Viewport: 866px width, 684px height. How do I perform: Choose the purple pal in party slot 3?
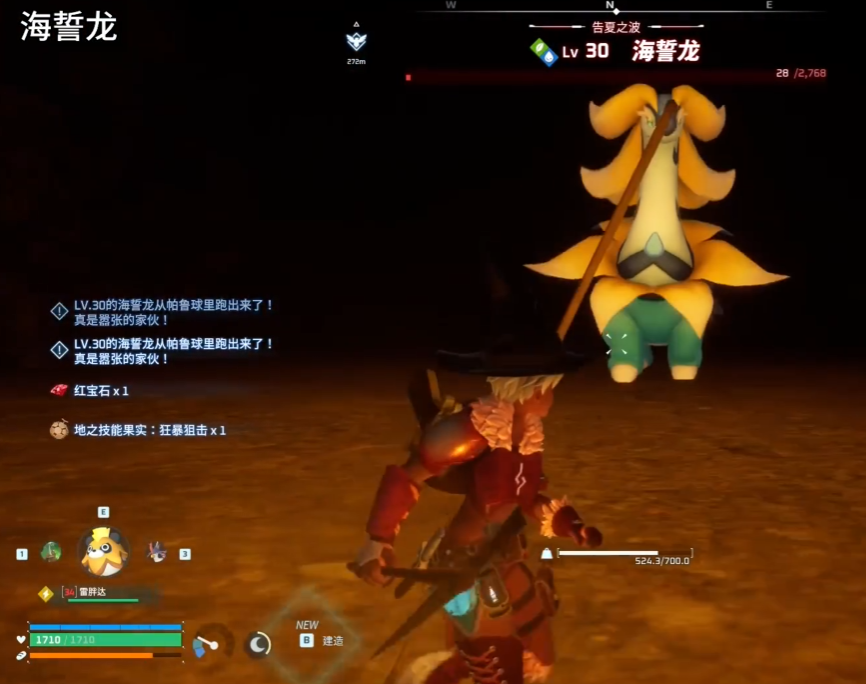(x=156, y=551)
